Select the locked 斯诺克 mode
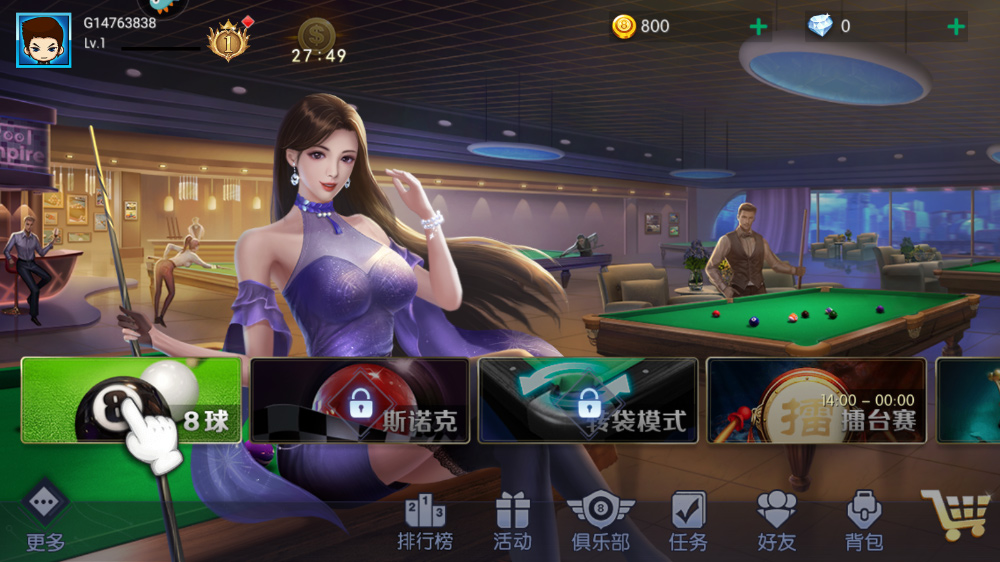The width and height of the screenshot is (1000, 562). (x=359, y=400)
